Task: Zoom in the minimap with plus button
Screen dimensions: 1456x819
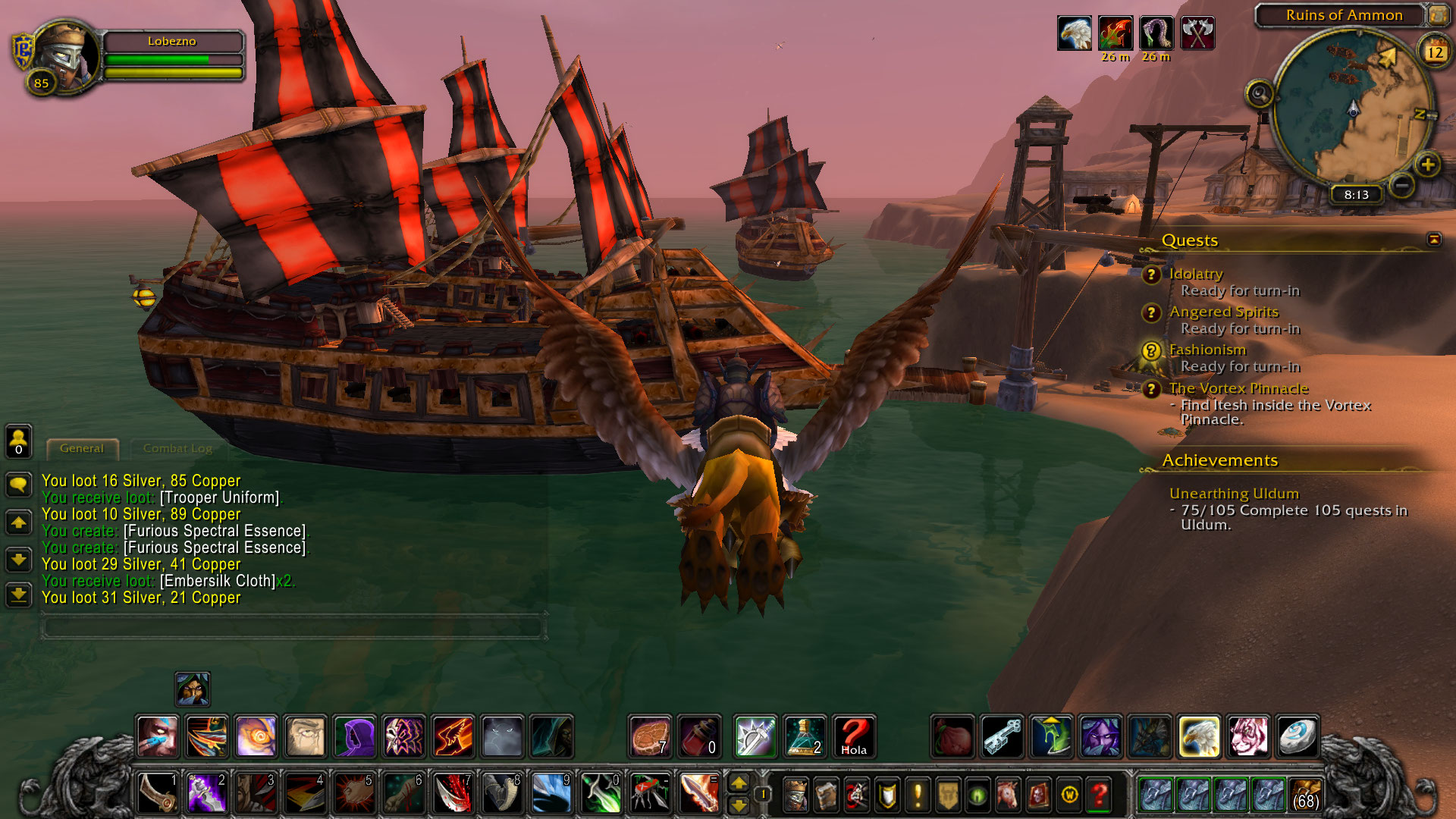Action: pos(1427,165)
